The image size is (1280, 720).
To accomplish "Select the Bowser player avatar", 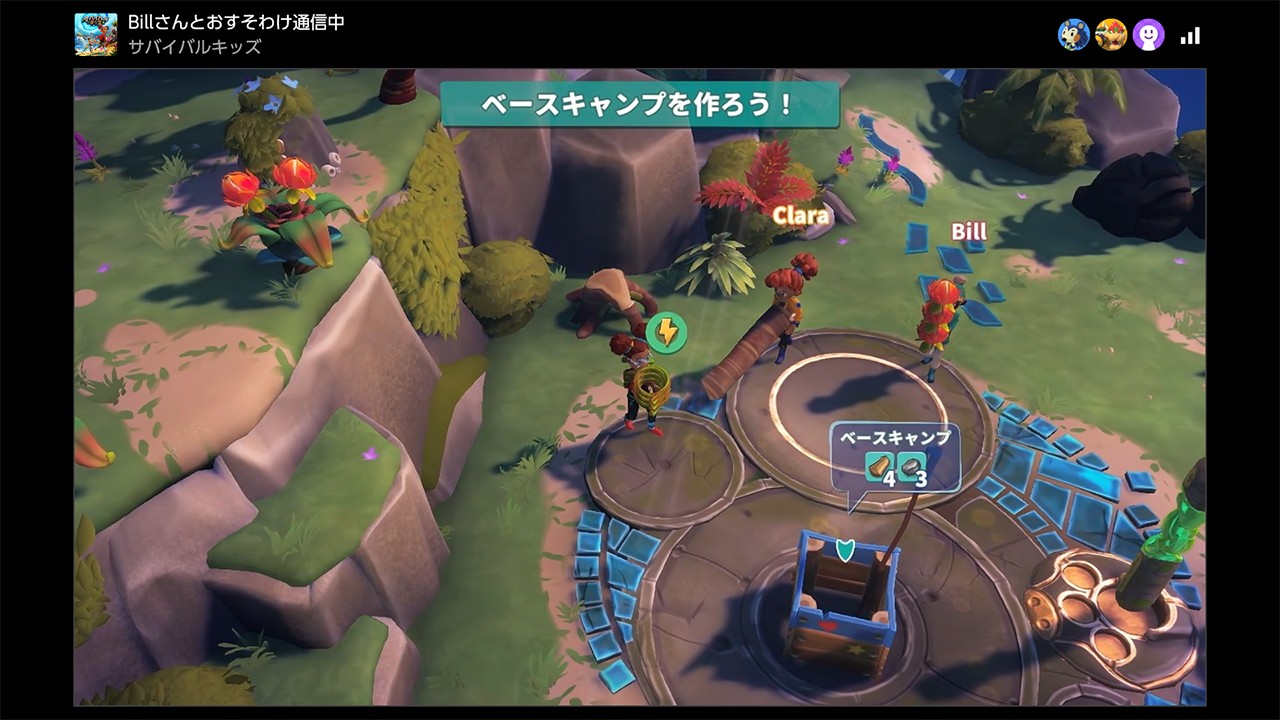I will coord(1111,35).
